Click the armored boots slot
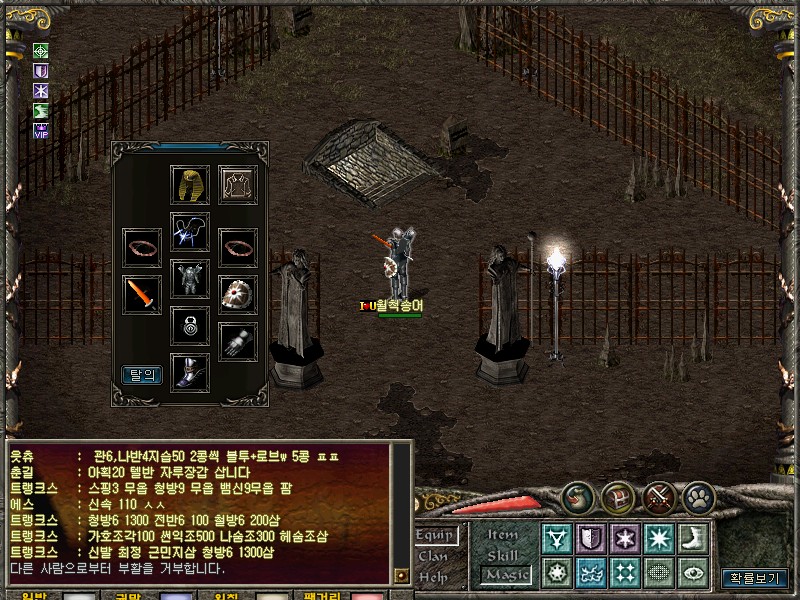 point(190,372)
